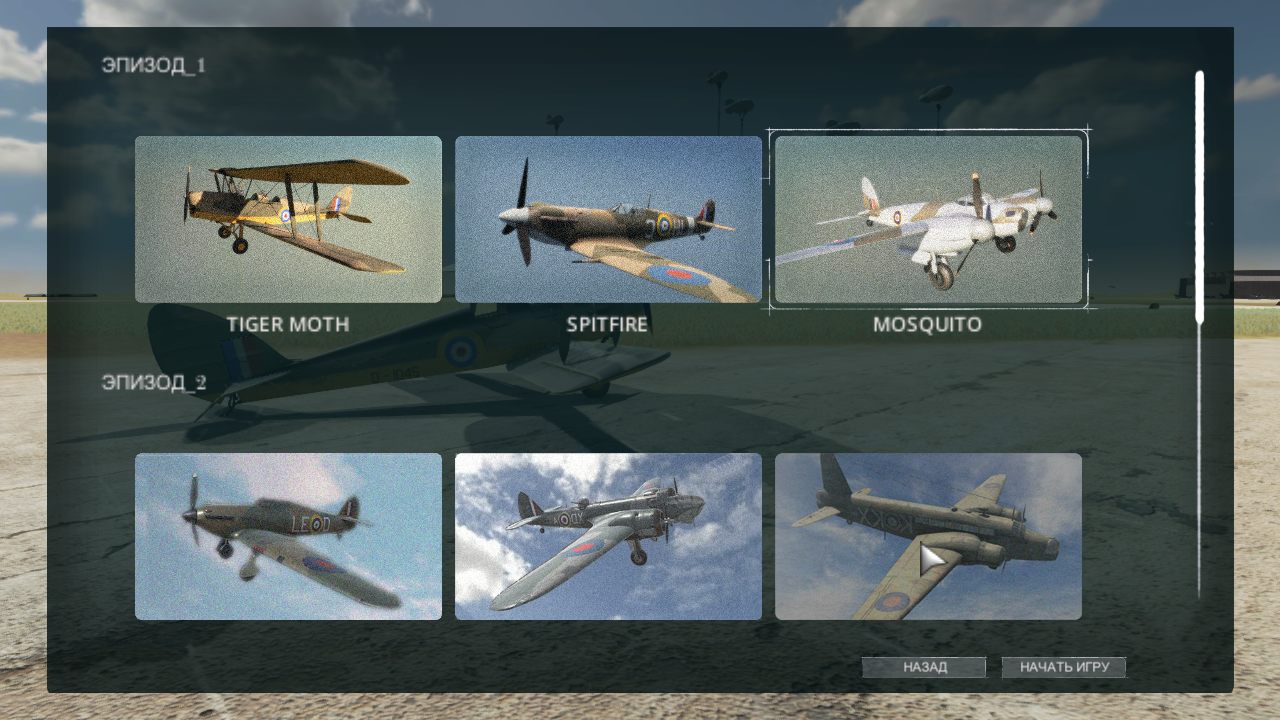Click the MOSQUITO label text
This screenshot has height=720, width=1280.
tap(929, 323)
